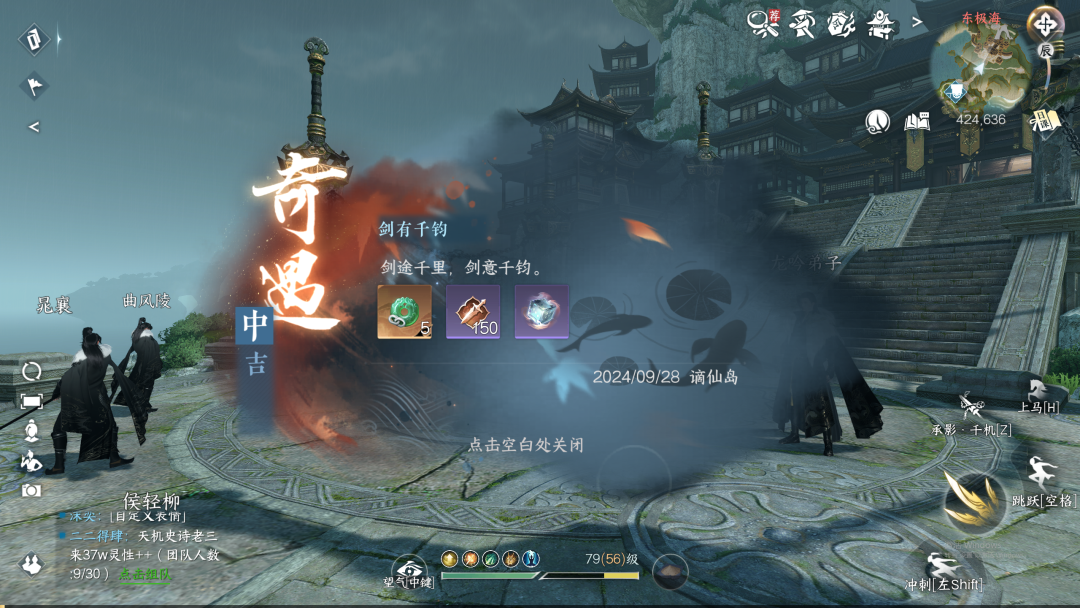Click the round cross emblem button

point(1045,22)
